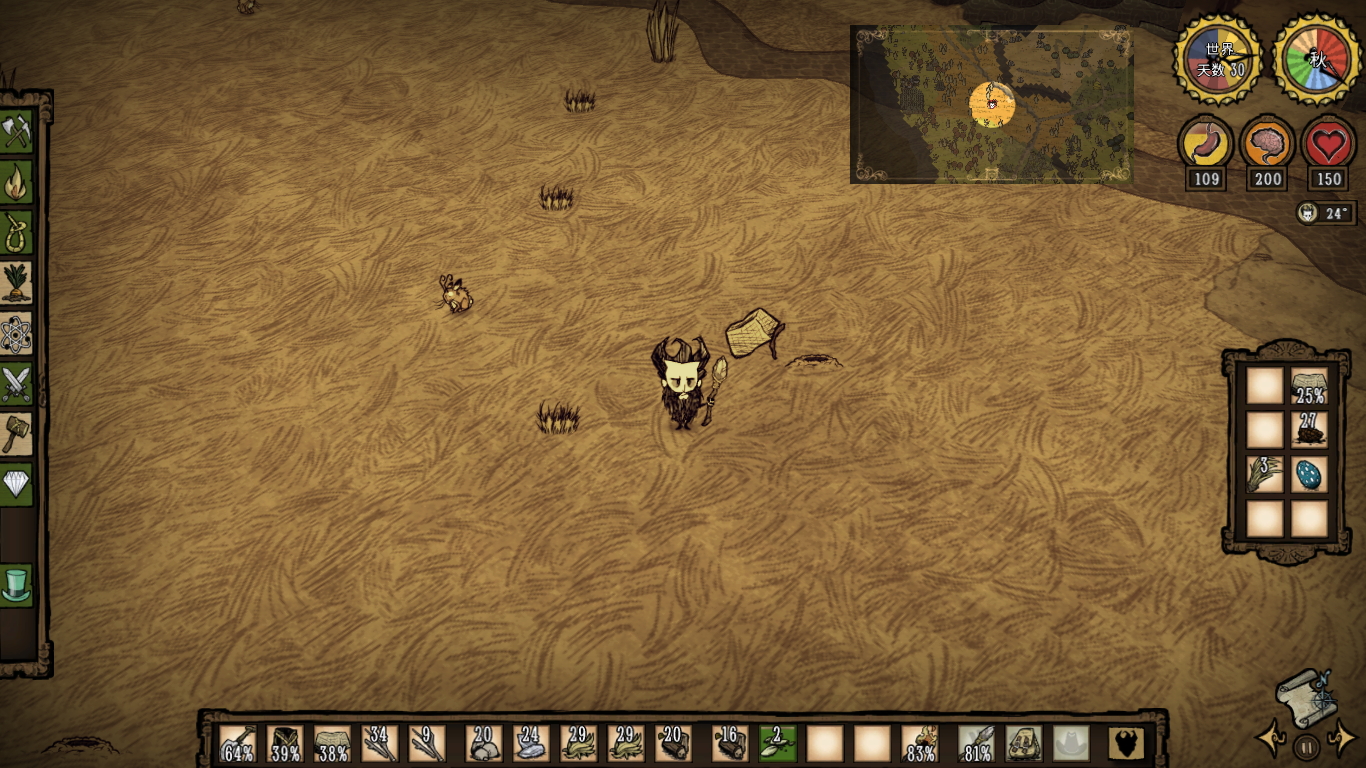Open the Food farming crafting tab
This screenshot has width=1366, height=768.
tap(17, 283)
